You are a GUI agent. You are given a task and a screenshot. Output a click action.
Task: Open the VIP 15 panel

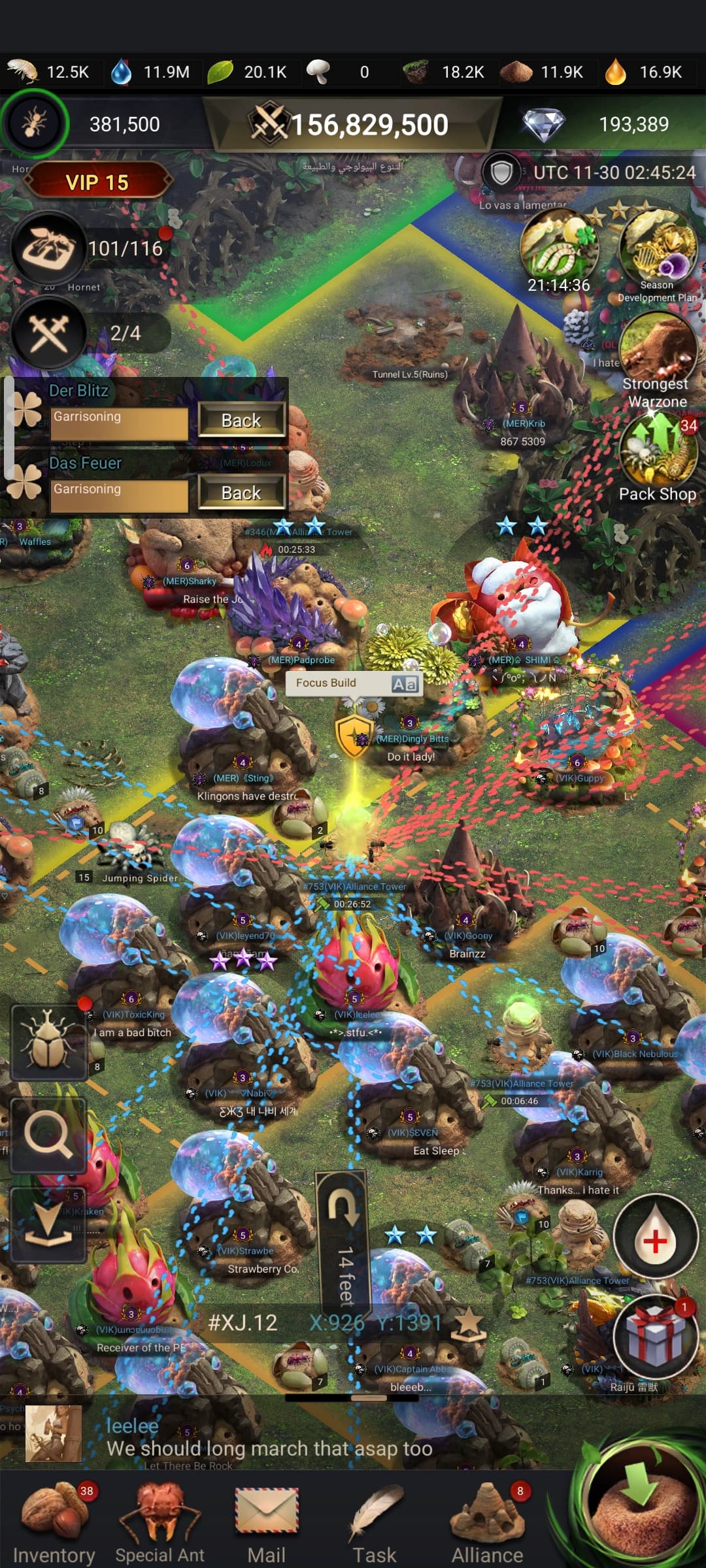click(97, 182)
